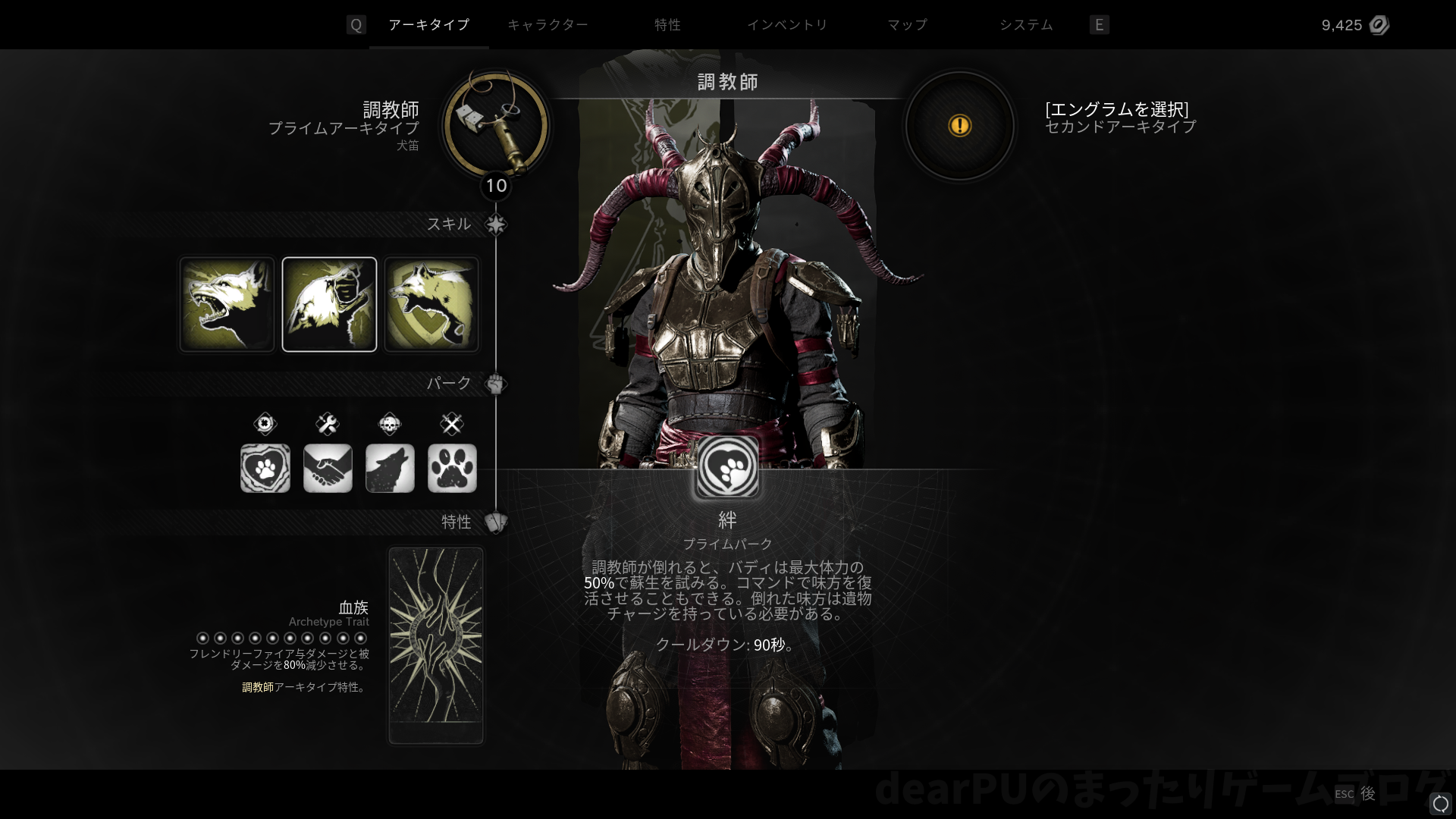Image resolution: width=1456 pixels, height=819 pixels.
Task: View the handshake perk
Action: 328,468
